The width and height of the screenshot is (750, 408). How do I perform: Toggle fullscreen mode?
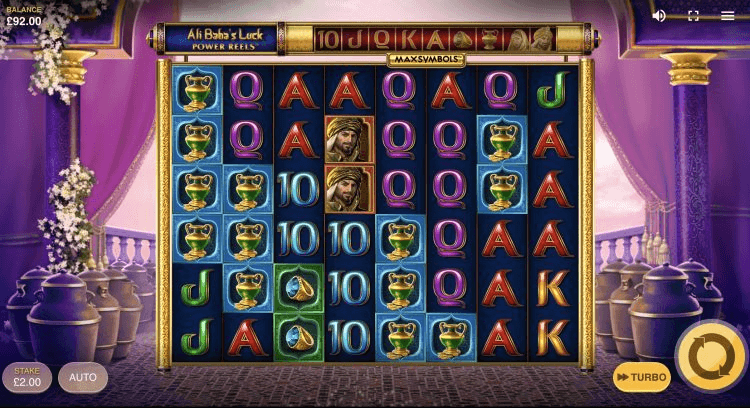tap(693, 16)
